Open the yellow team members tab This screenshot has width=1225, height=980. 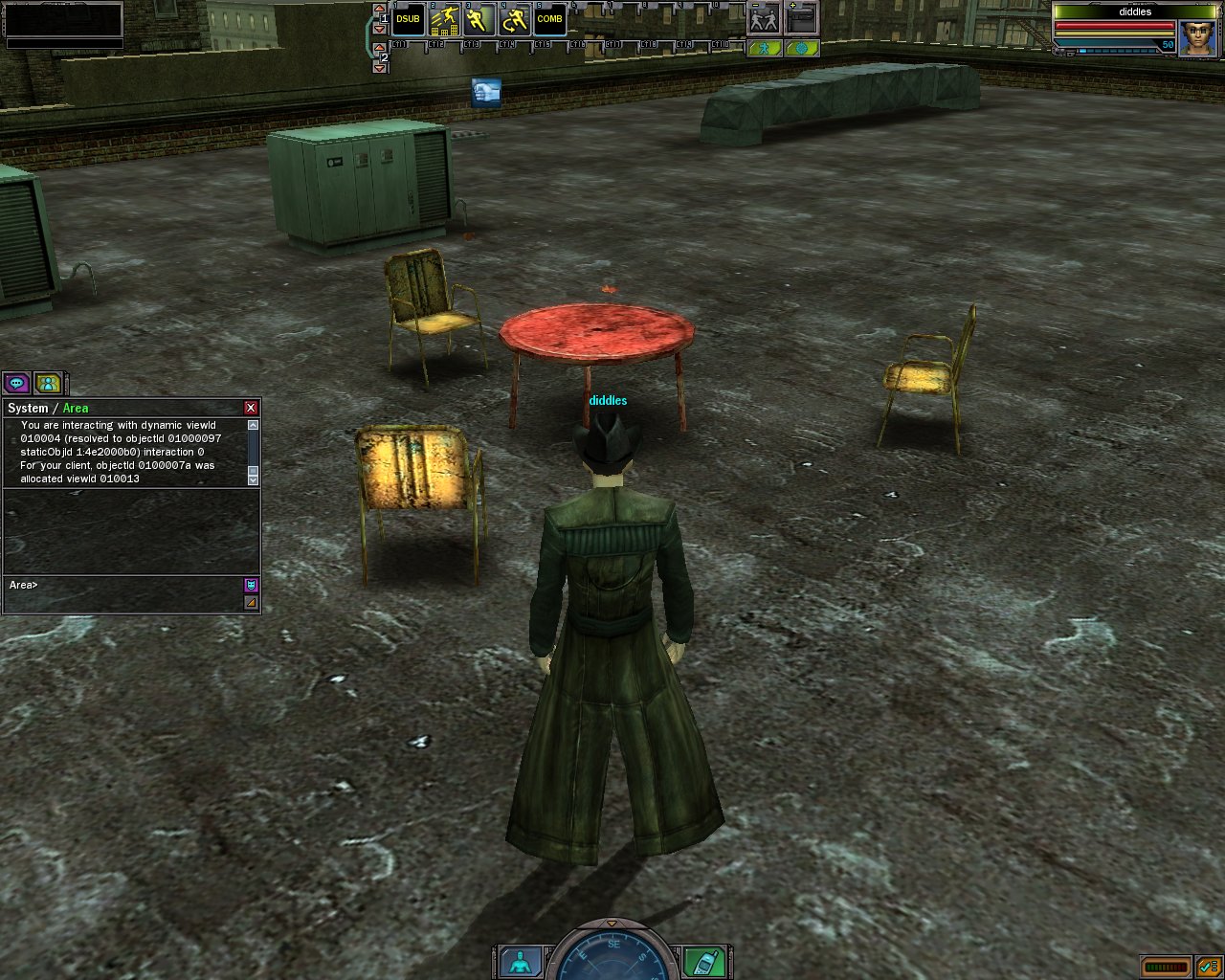[x=48, y=384]
